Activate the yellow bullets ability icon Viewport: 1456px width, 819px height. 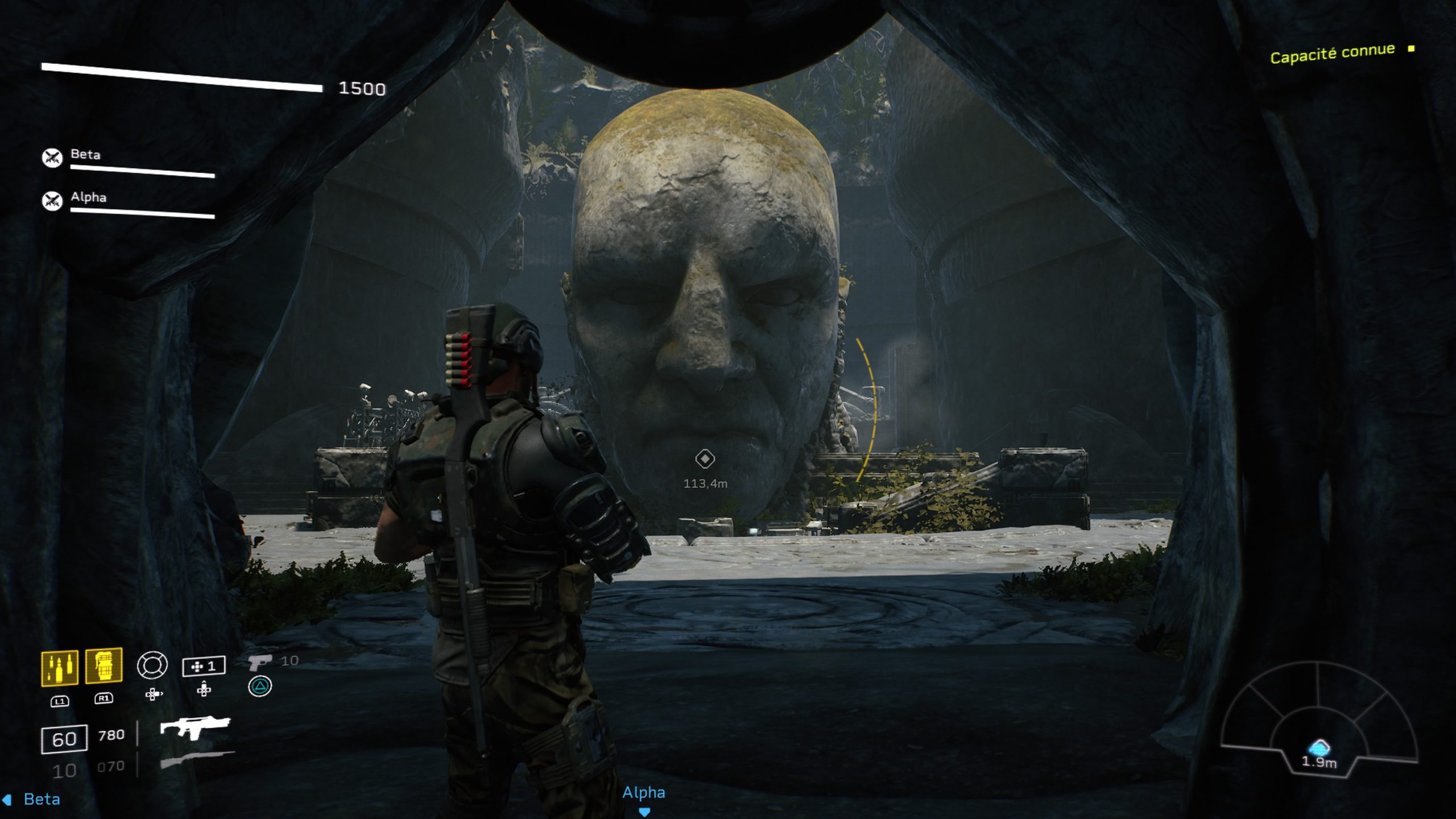pos(60,668)
